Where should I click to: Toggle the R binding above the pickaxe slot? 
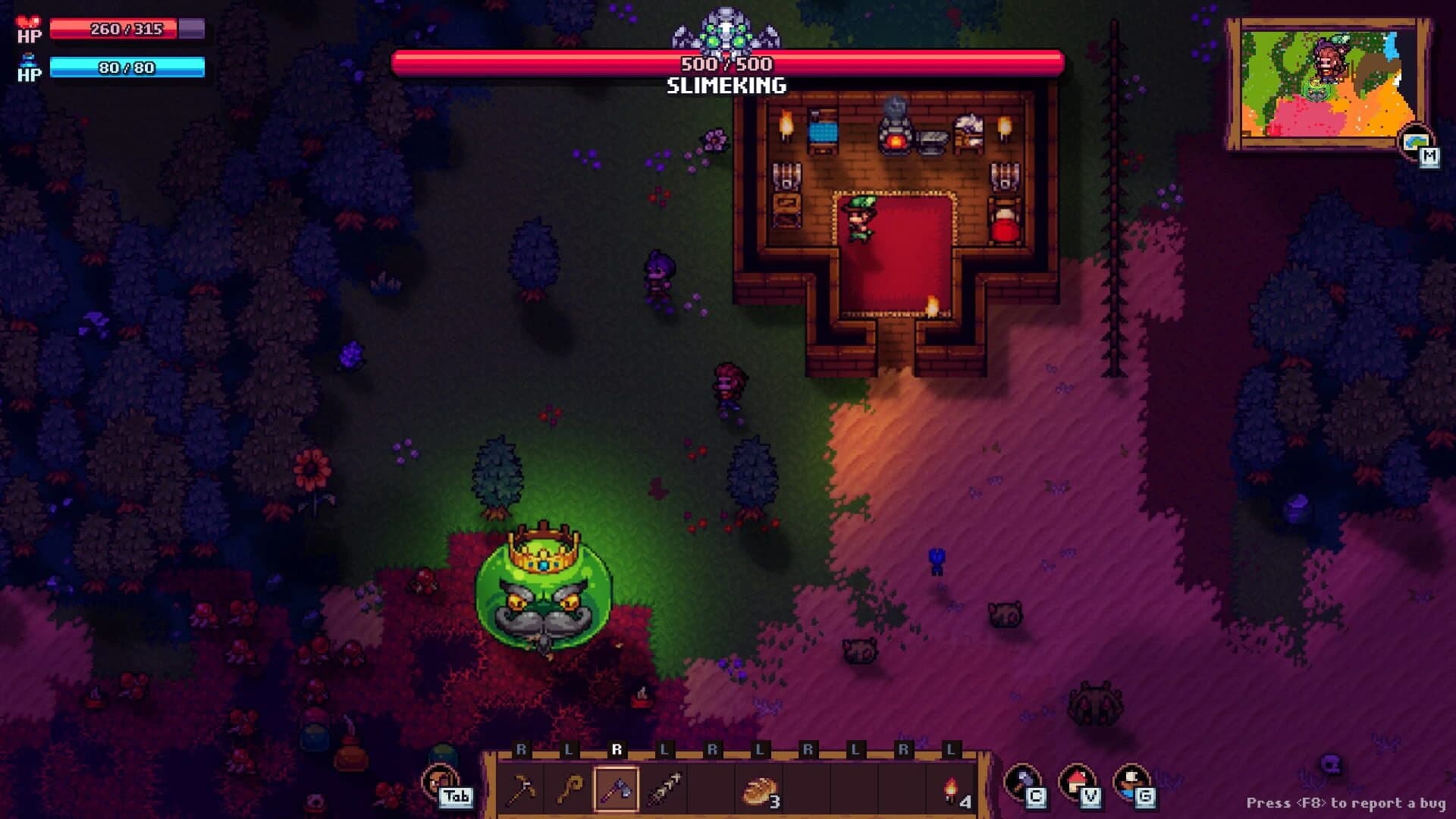520,751
